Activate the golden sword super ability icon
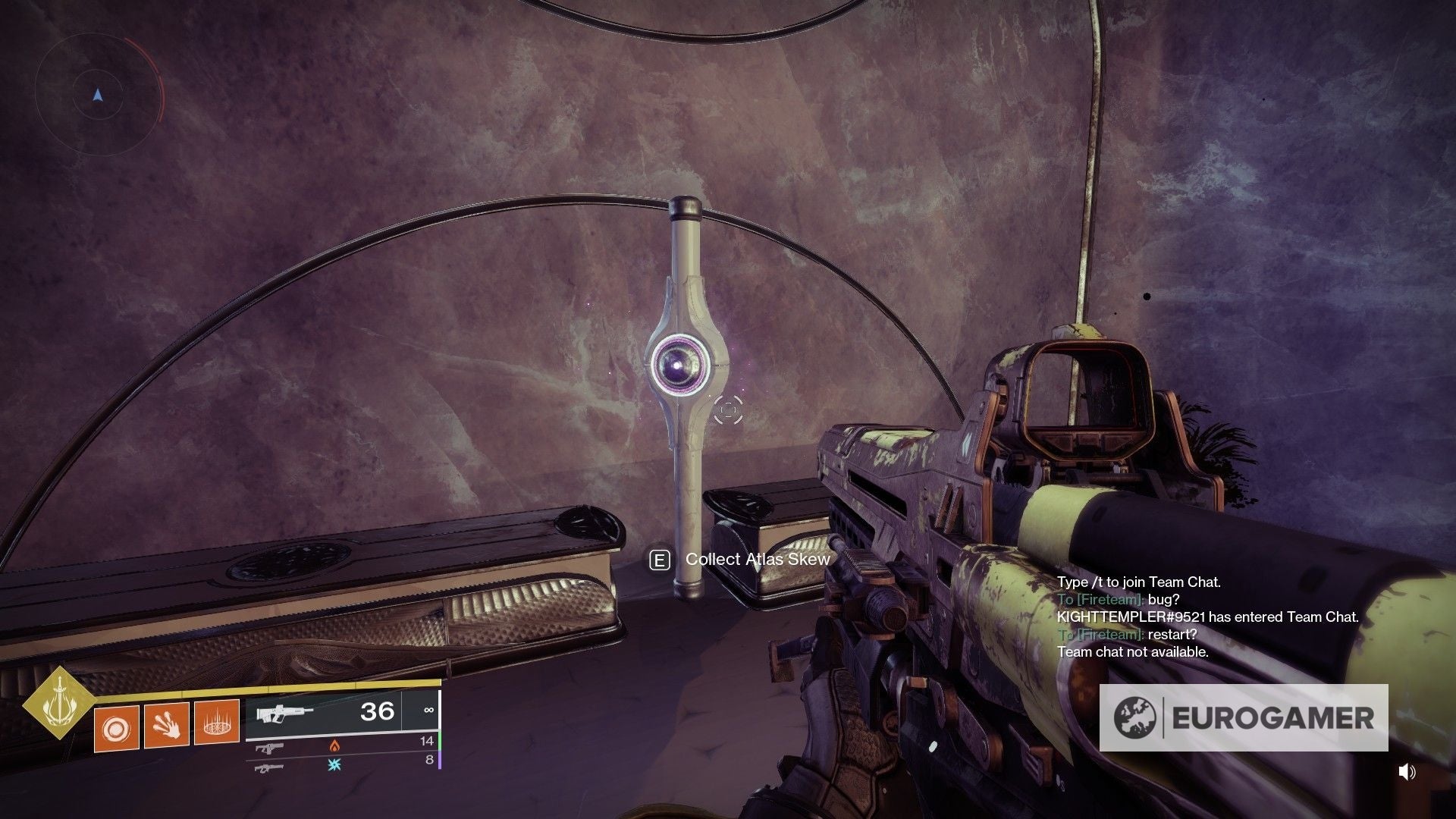The height and width of the screenshot is (819, 1456). point(58,704)
